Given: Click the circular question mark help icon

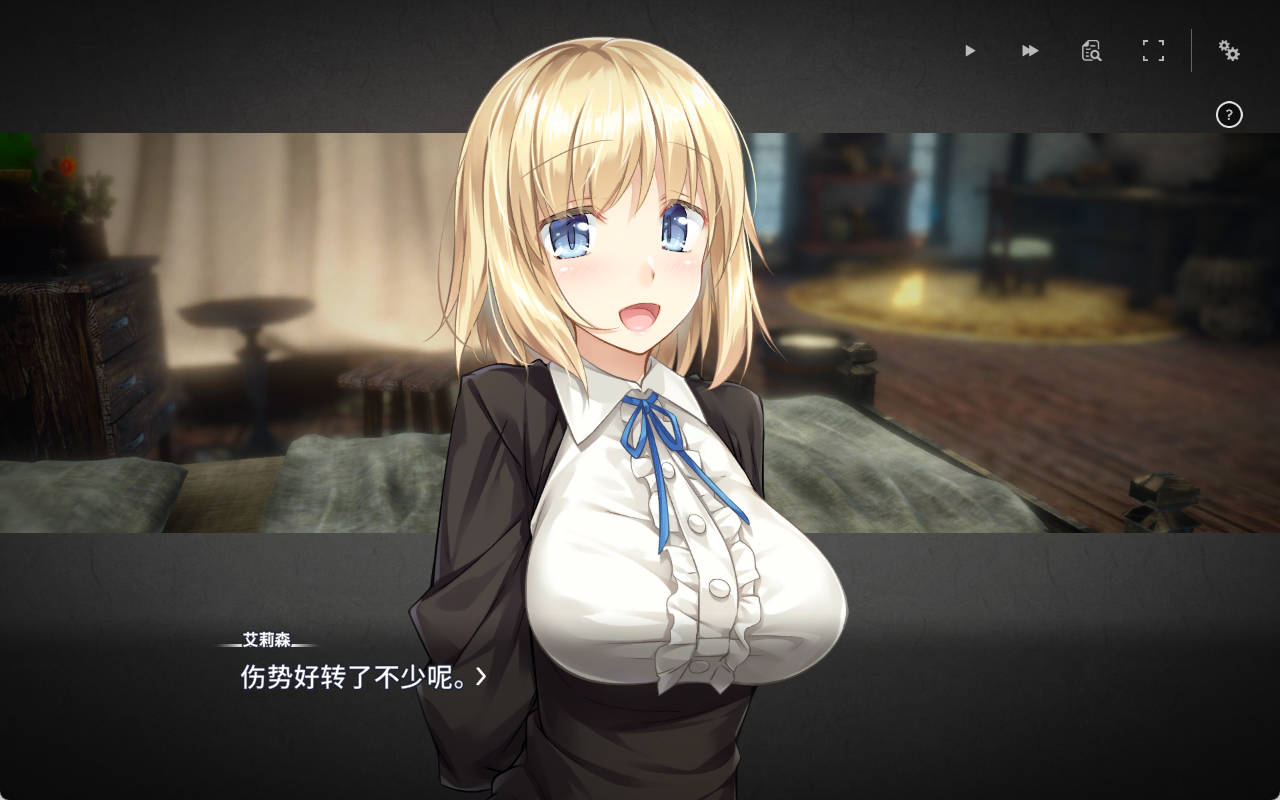Looking at the screenshot, I should click(x=1229, y=116).
